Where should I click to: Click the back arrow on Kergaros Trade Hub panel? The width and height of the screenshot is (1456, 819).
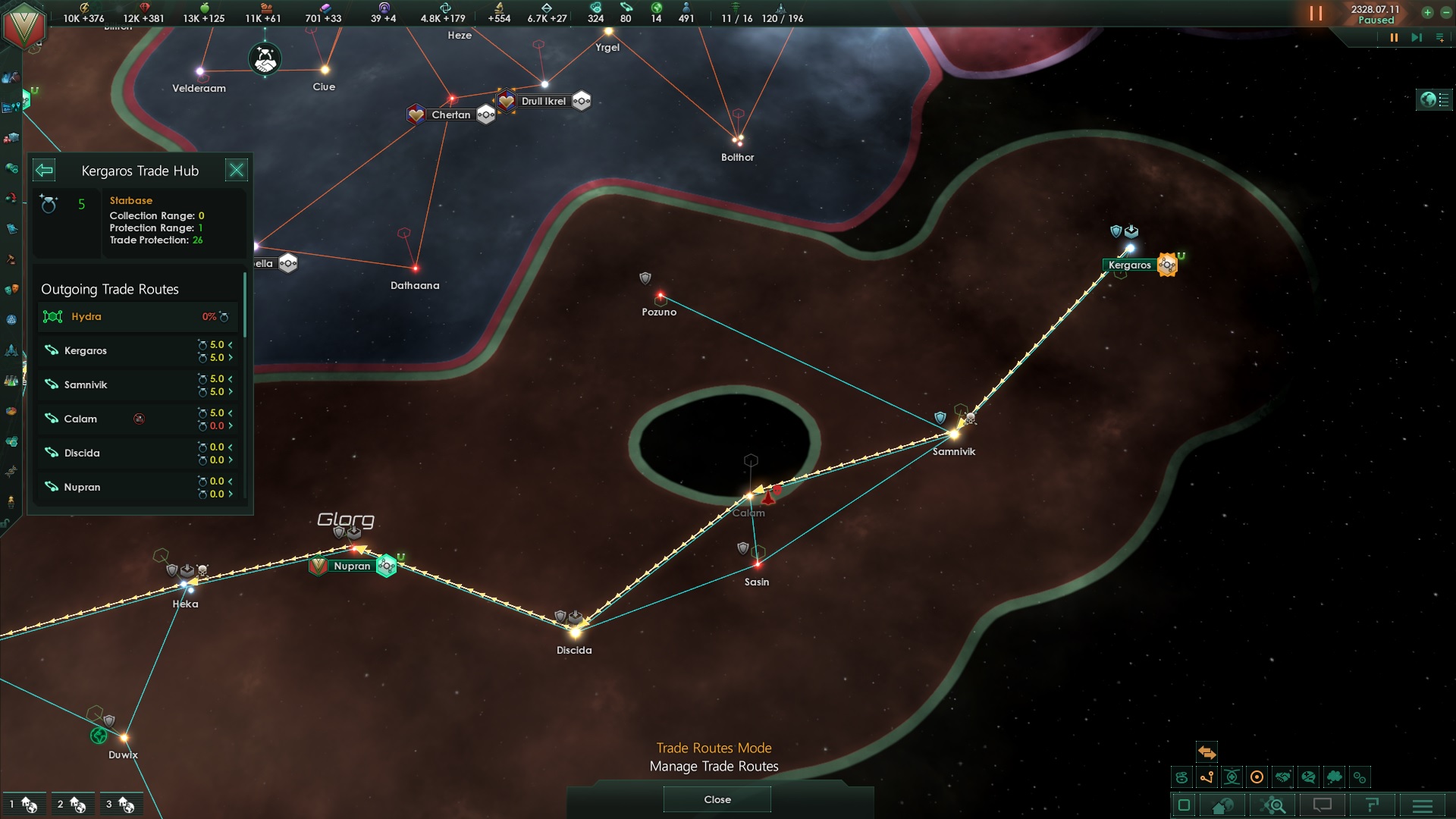(45, 170)
